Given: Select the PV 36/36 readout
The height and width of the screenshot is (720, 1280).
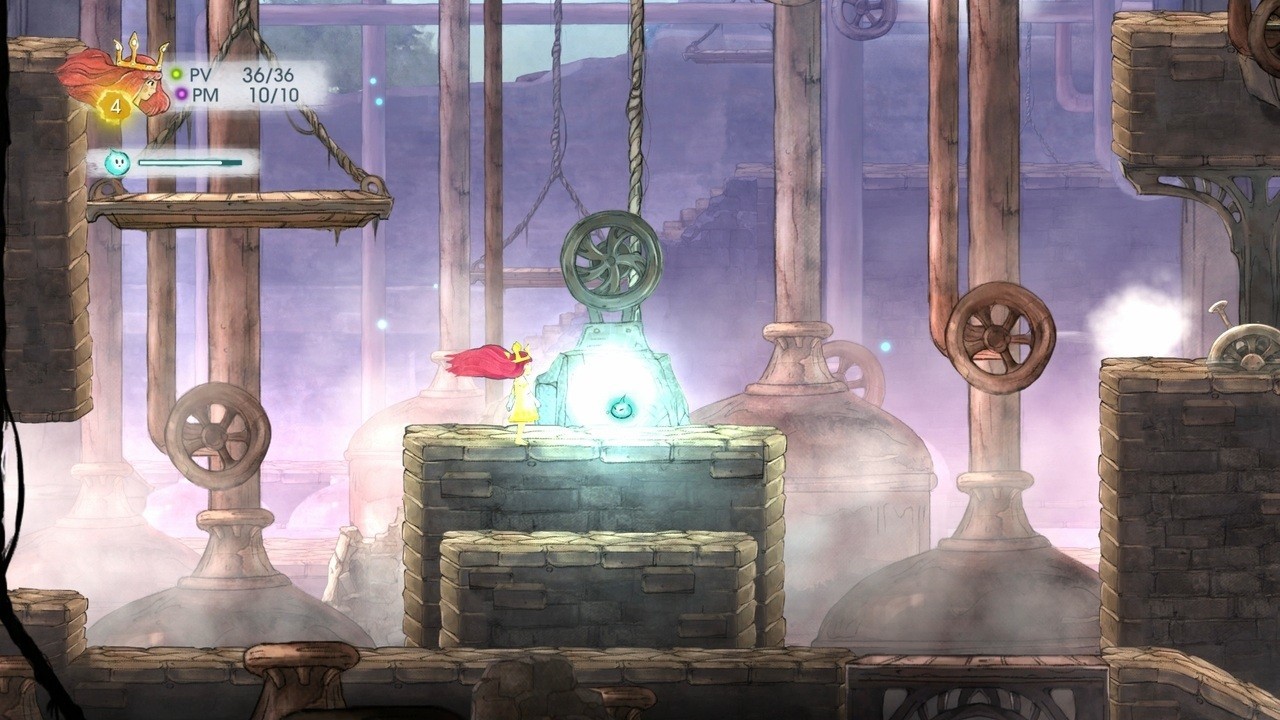Looking at the screenshot, I should 268,73.
